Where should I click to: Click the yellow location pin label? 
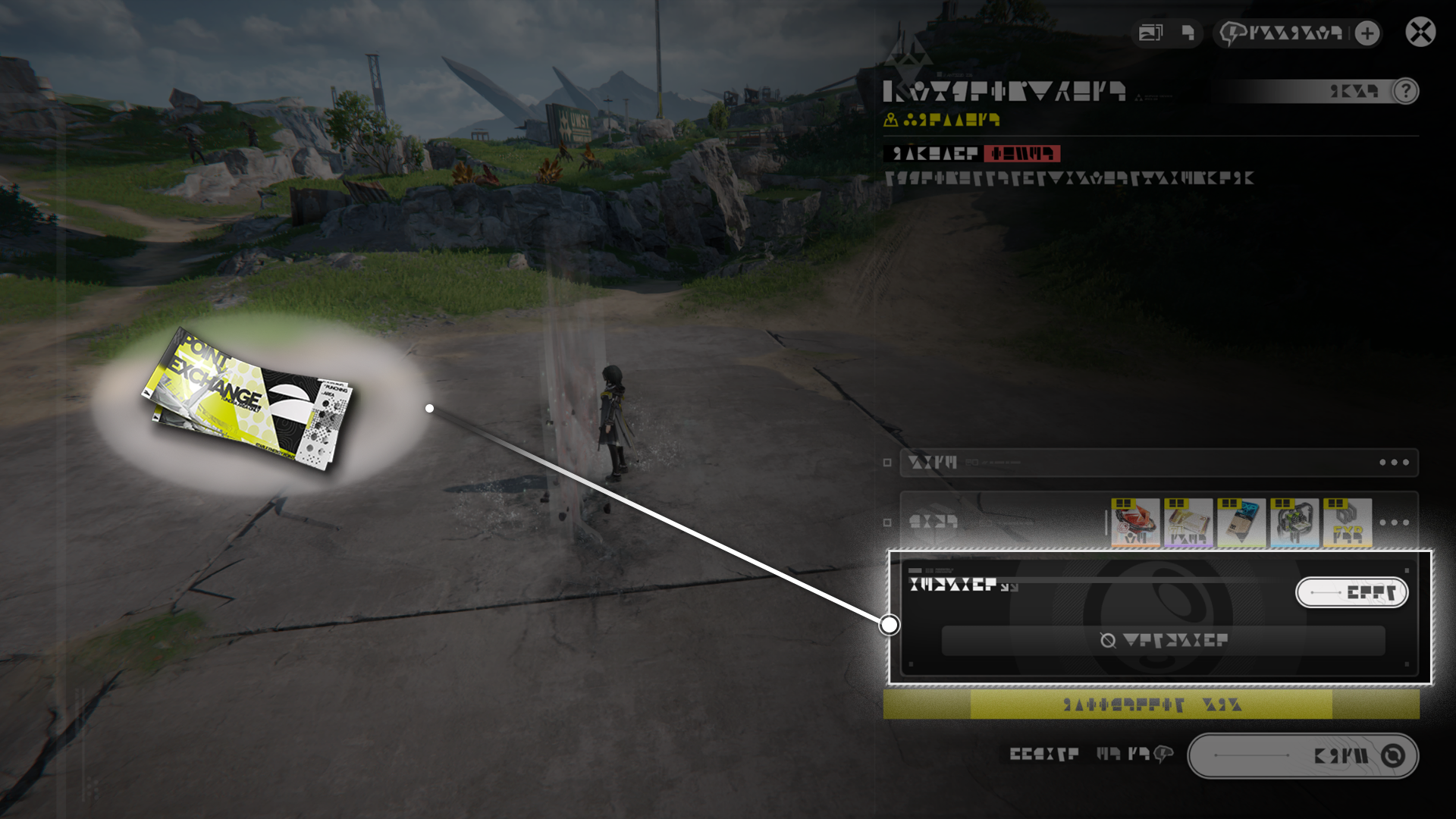click(x=942, y=120)
